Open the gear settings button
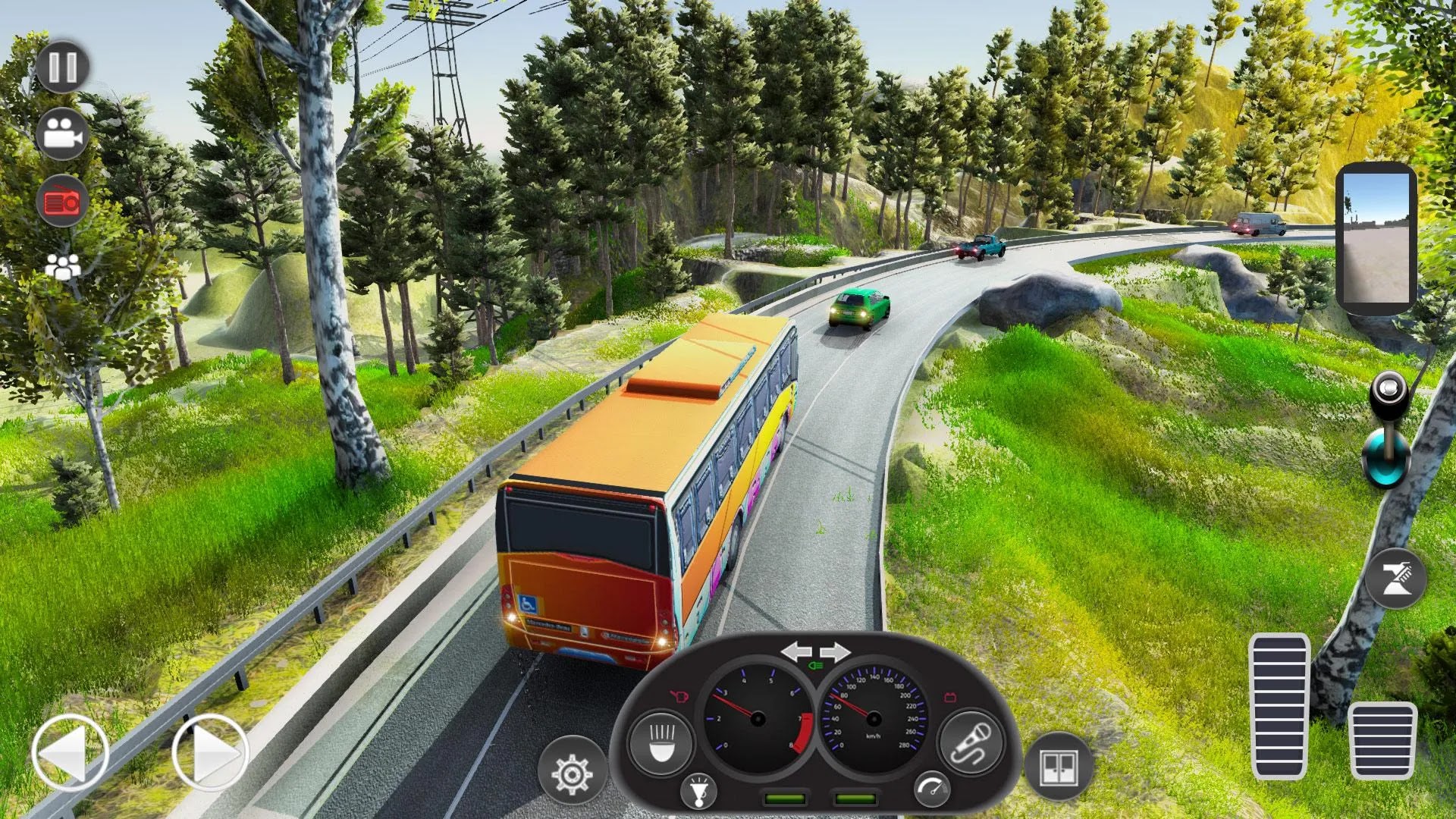The width and height of the screenshot is (1456, 819). click(572, 773)
